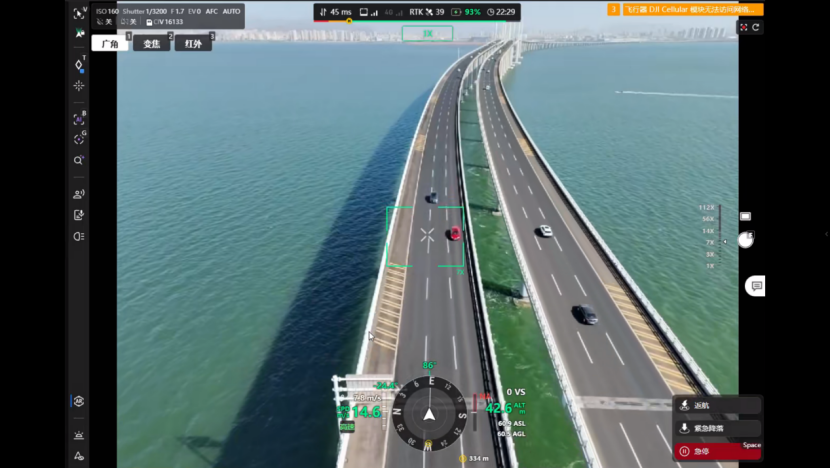Toggle the photo/video mode icon above shutter
This screenshot has width=830, height=468.
745,216
